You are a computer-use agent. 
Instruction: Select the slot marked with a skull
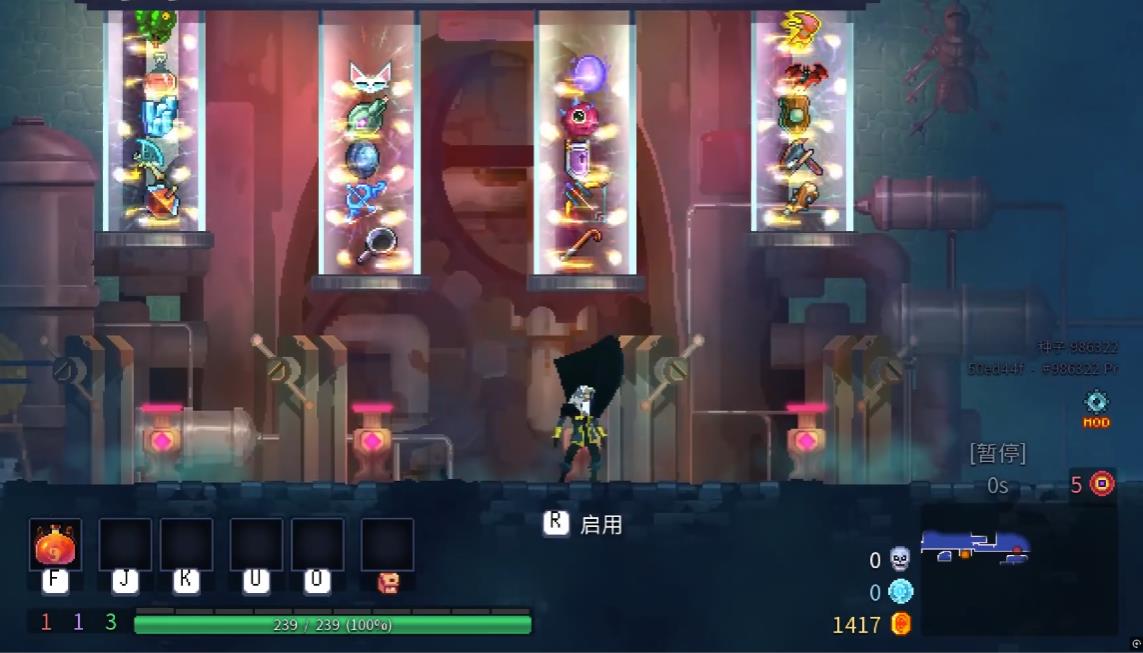click(x=387, y=545)
